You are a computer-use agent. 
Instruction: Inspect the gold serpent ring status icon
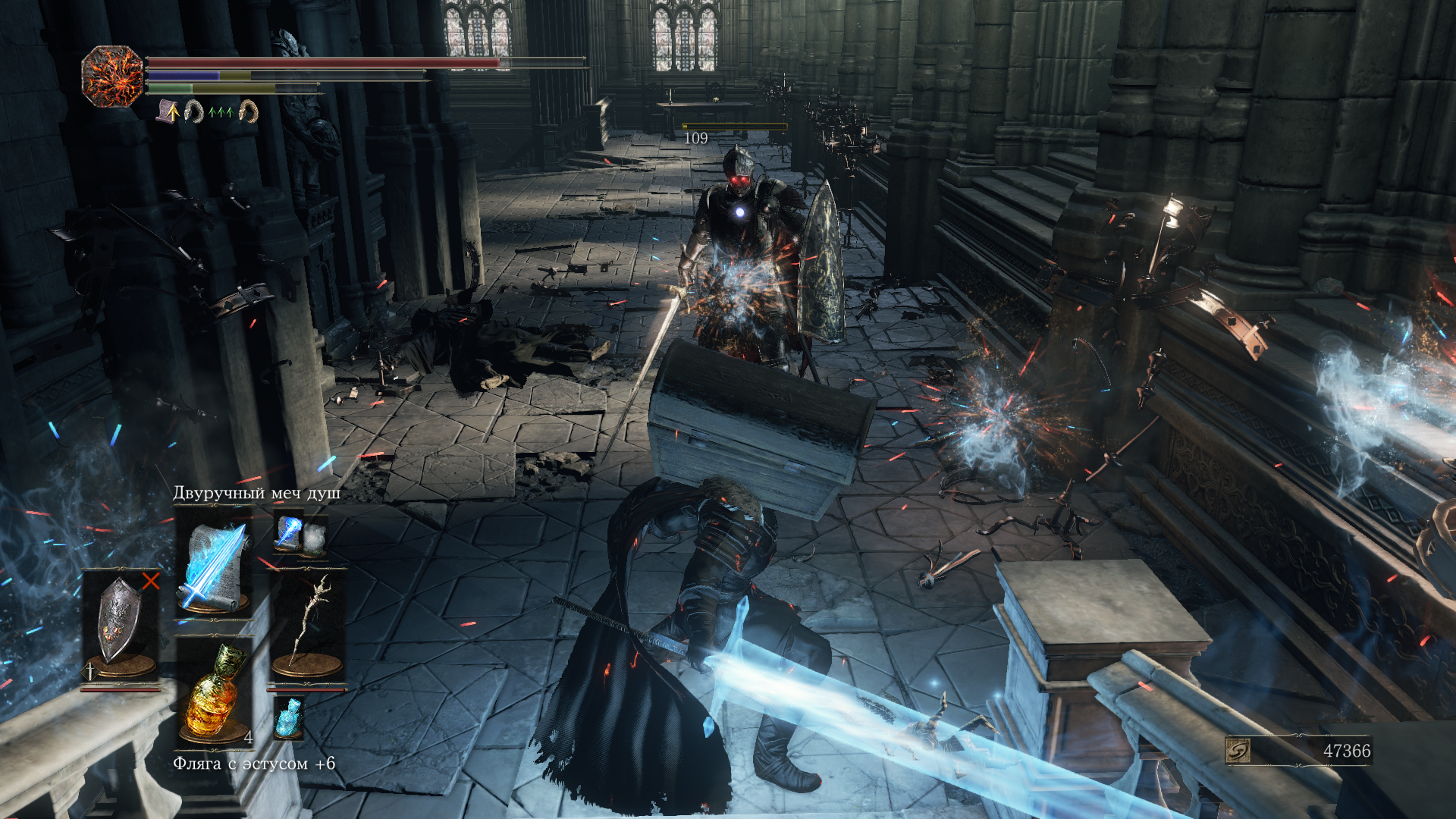[x=248, y=112]
